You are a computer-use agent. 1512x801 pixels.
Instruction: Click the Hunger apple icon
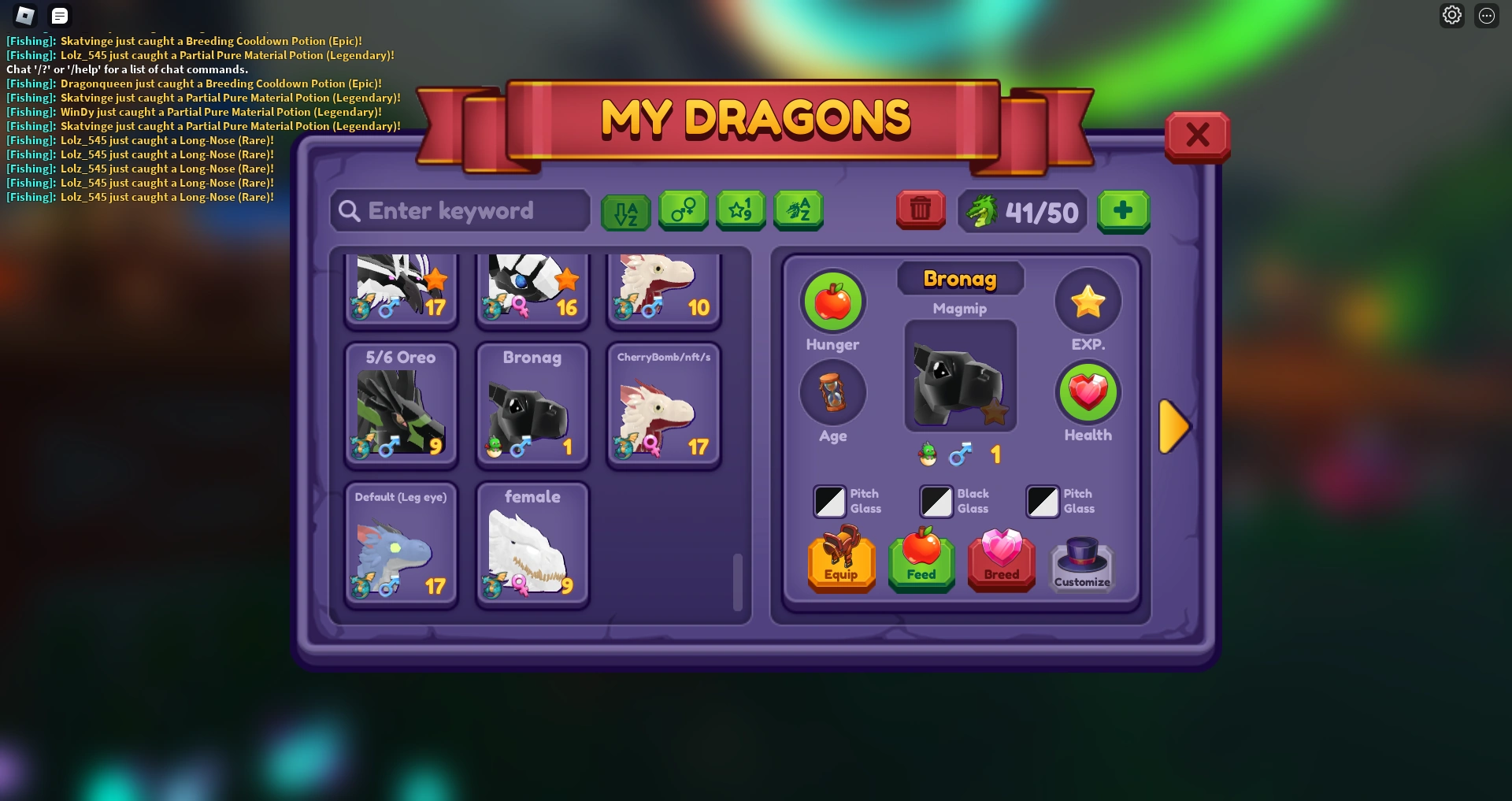pos(833,302)
